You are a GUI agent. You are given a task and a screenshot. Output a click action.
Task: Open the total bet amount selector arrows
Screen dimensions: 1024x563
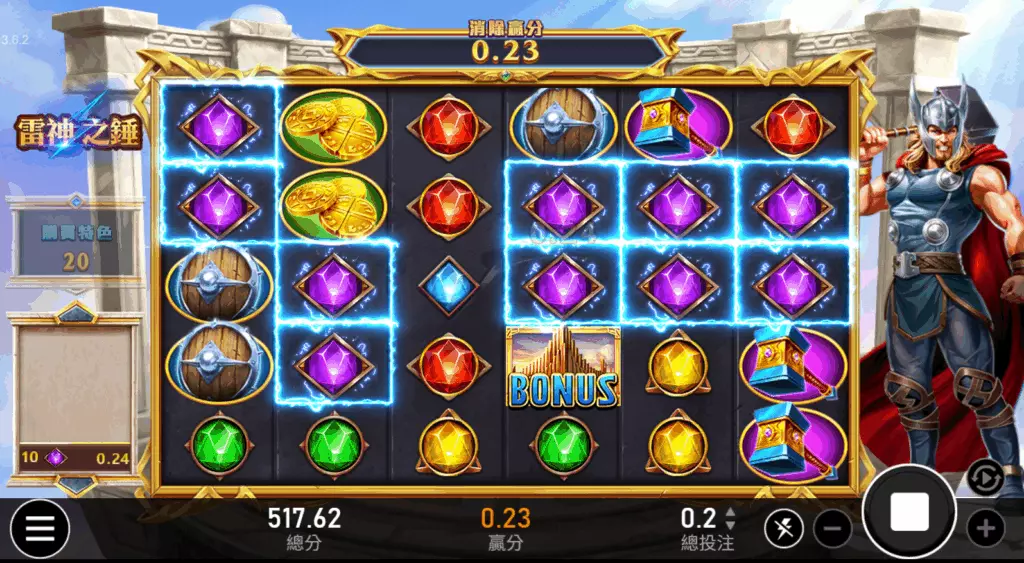(730, 518)
